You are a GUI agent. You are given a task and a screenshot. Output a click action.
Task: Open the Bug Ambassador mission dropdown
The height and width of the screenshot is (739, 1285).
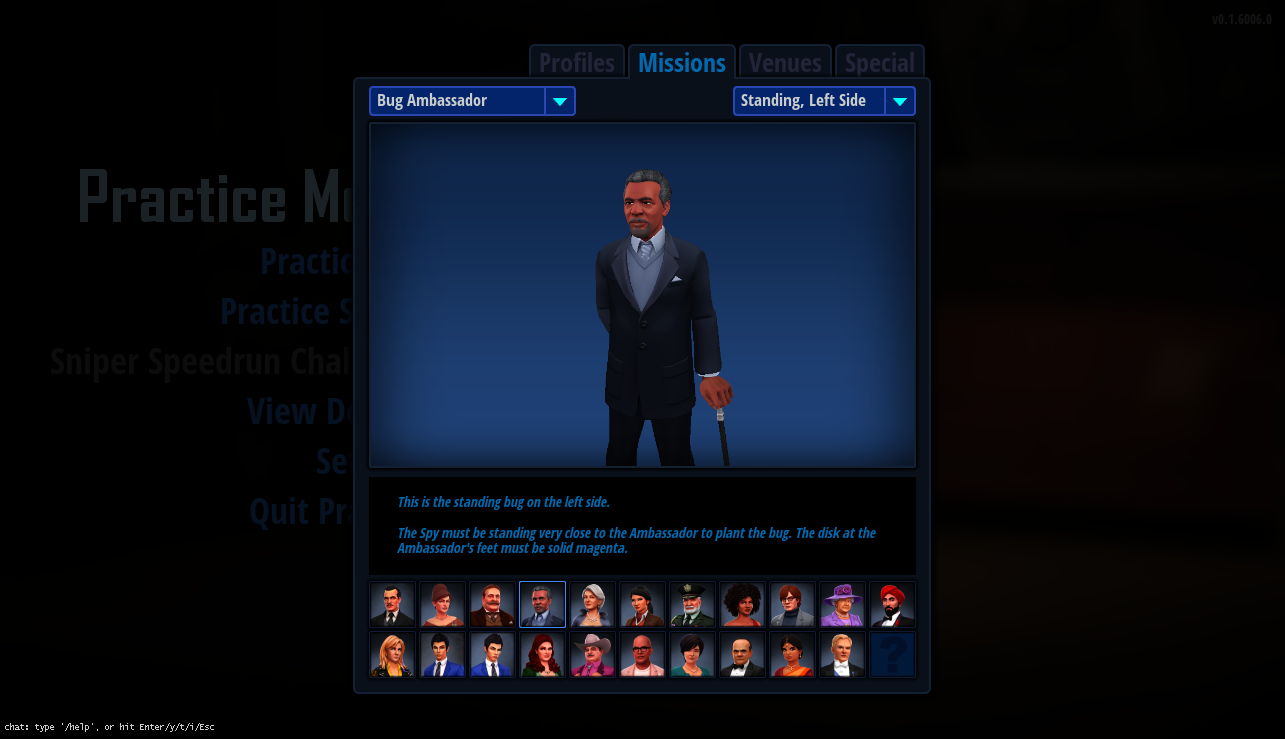[472, 101]
